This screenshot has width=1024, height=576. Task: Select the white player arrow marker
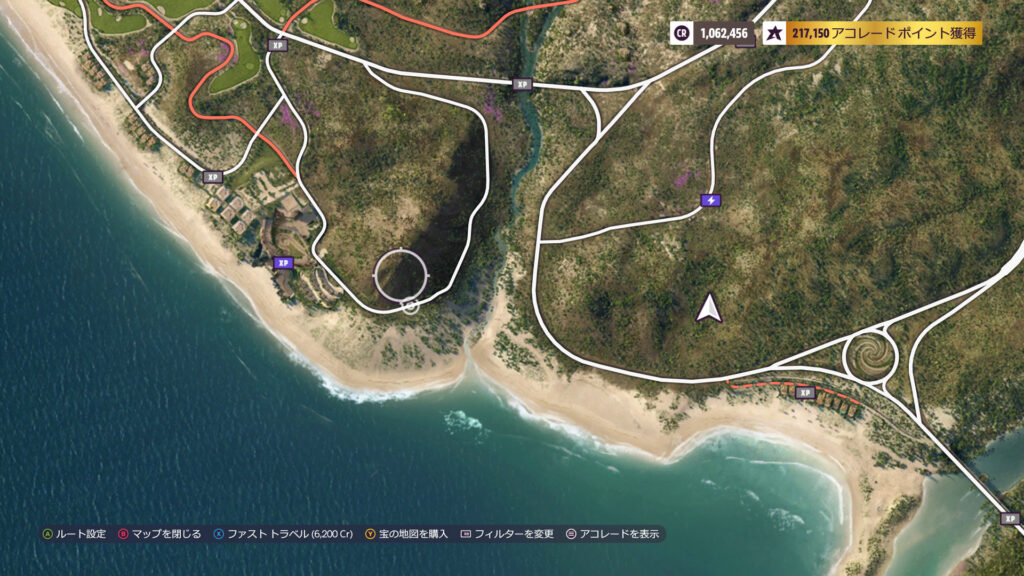pos(709,308)
